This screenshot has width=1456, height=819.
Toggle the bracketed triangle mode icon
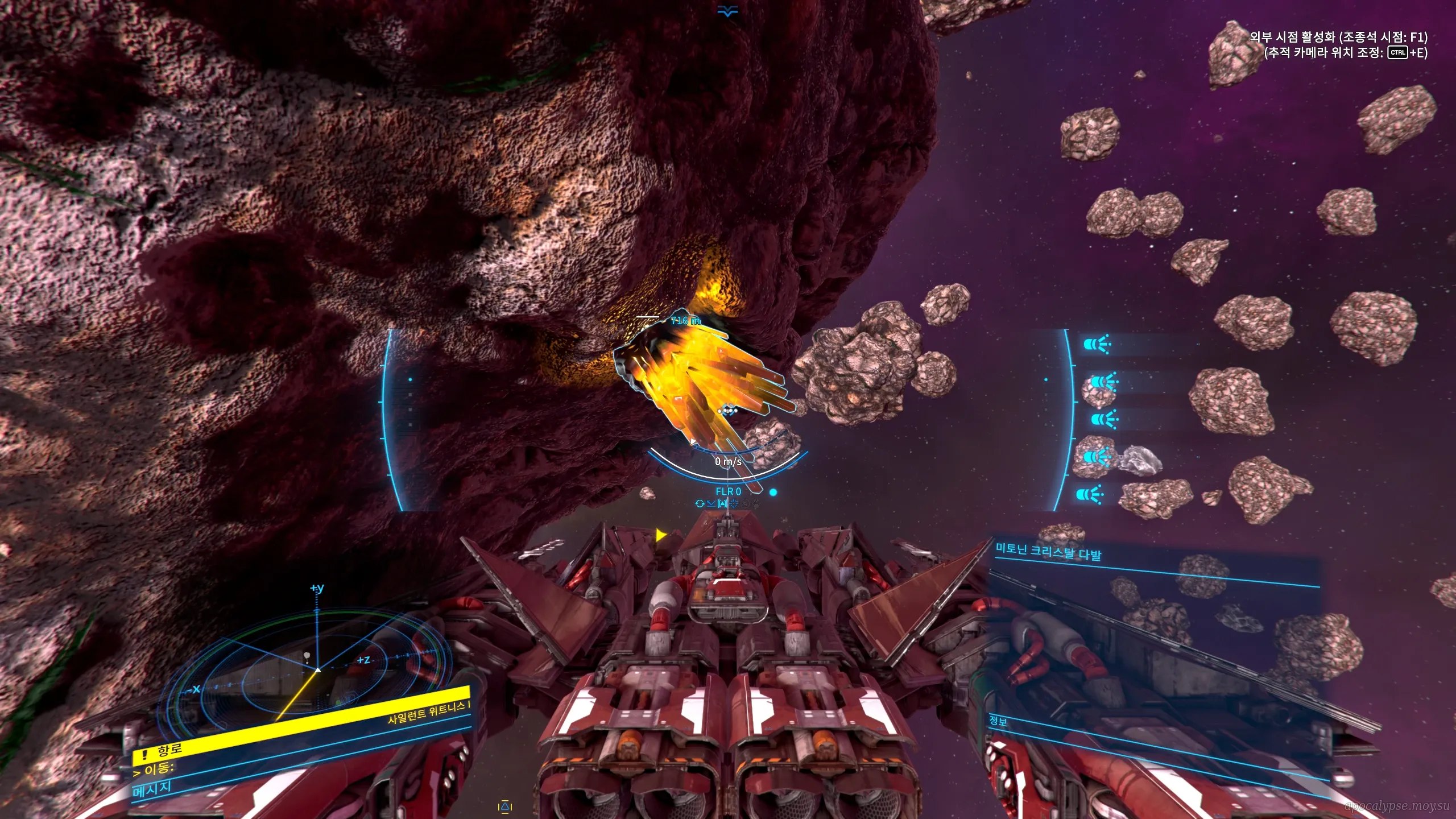point(722,503)
